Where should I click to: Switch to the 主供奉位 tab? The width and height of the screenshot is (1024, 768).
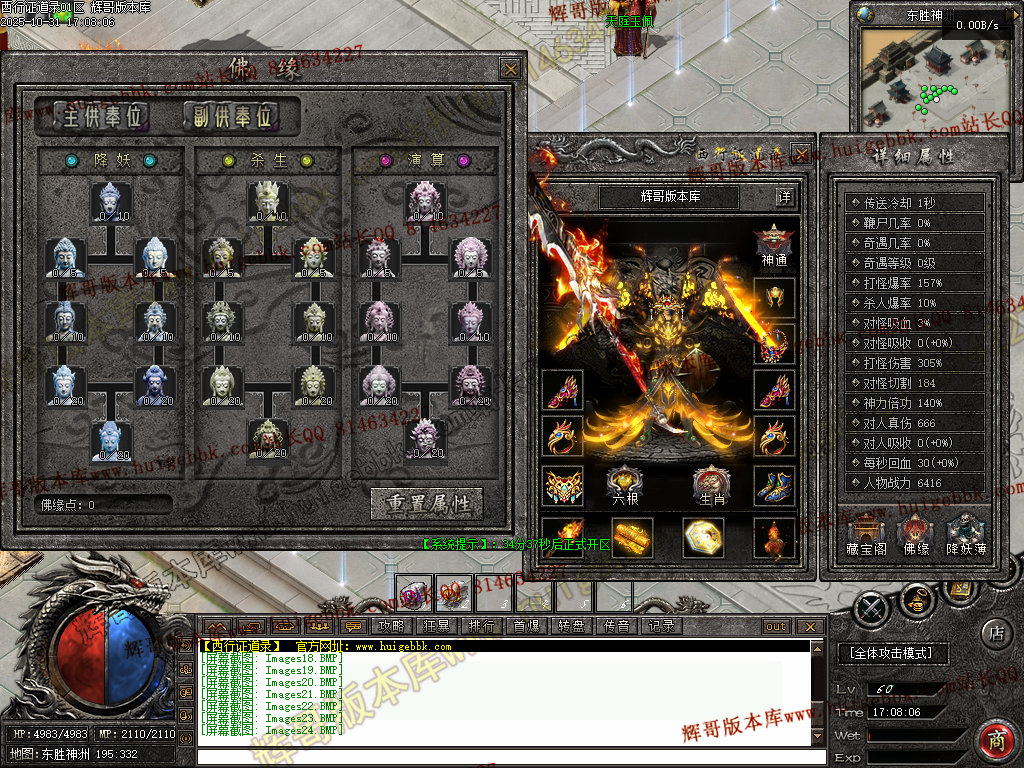(92, 116)
